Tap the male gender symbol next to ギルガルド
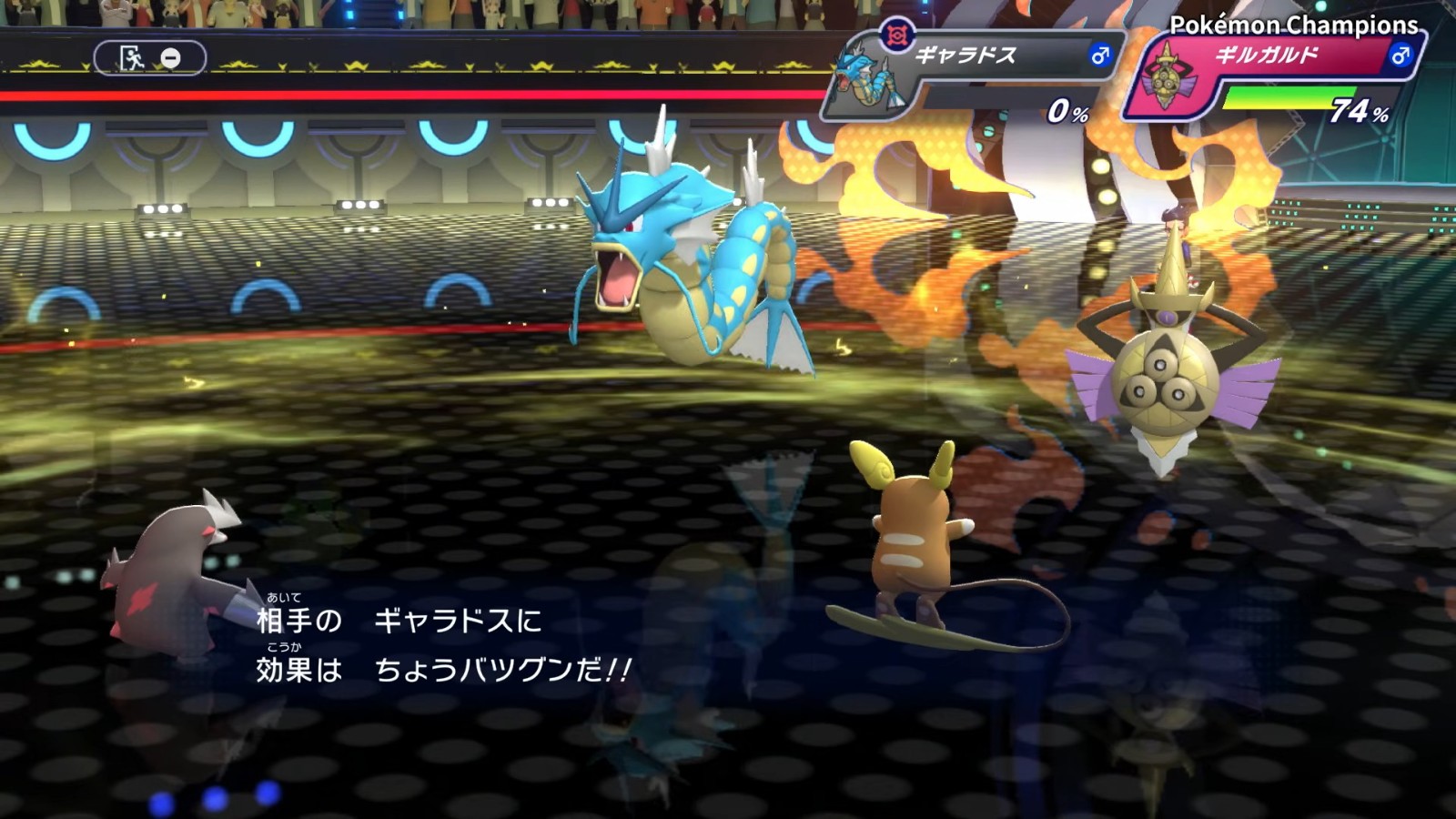The width and height of the screenshot is (1456, 819). tap(1400, 56)
